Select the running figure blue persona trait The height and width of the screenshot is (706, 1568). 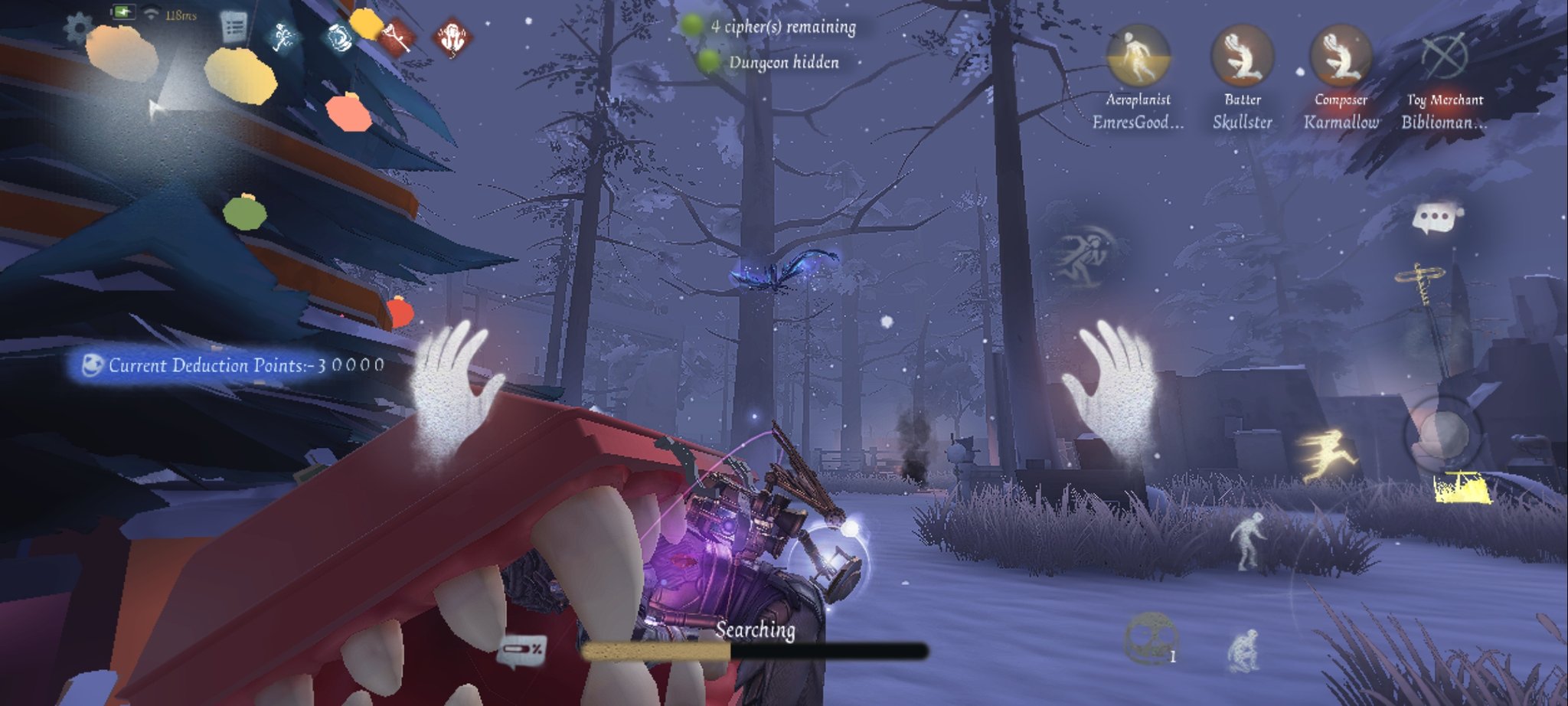click(x=284, y=35)
